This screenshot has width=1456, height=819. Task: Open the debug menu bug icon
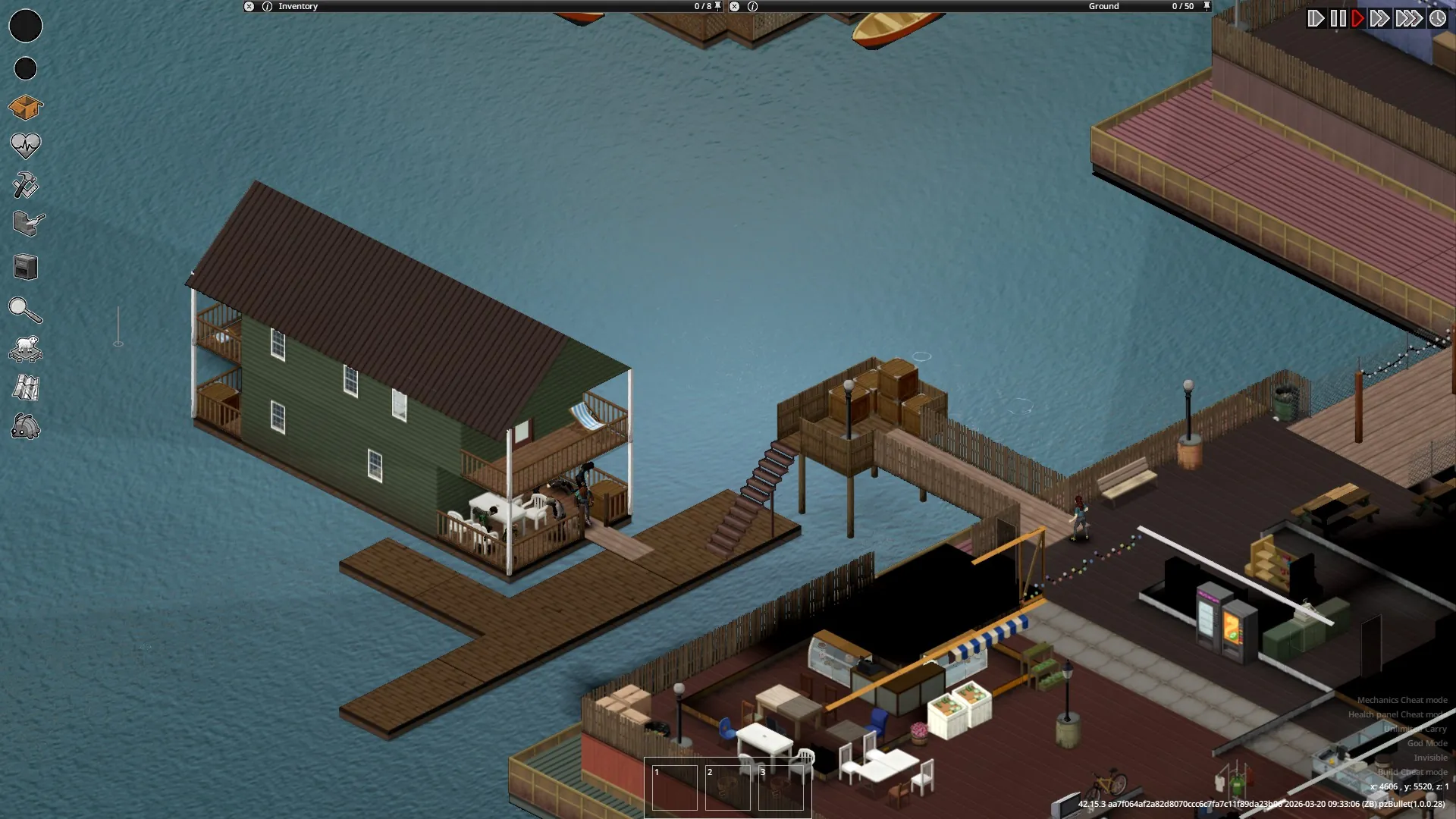point(26,427)
